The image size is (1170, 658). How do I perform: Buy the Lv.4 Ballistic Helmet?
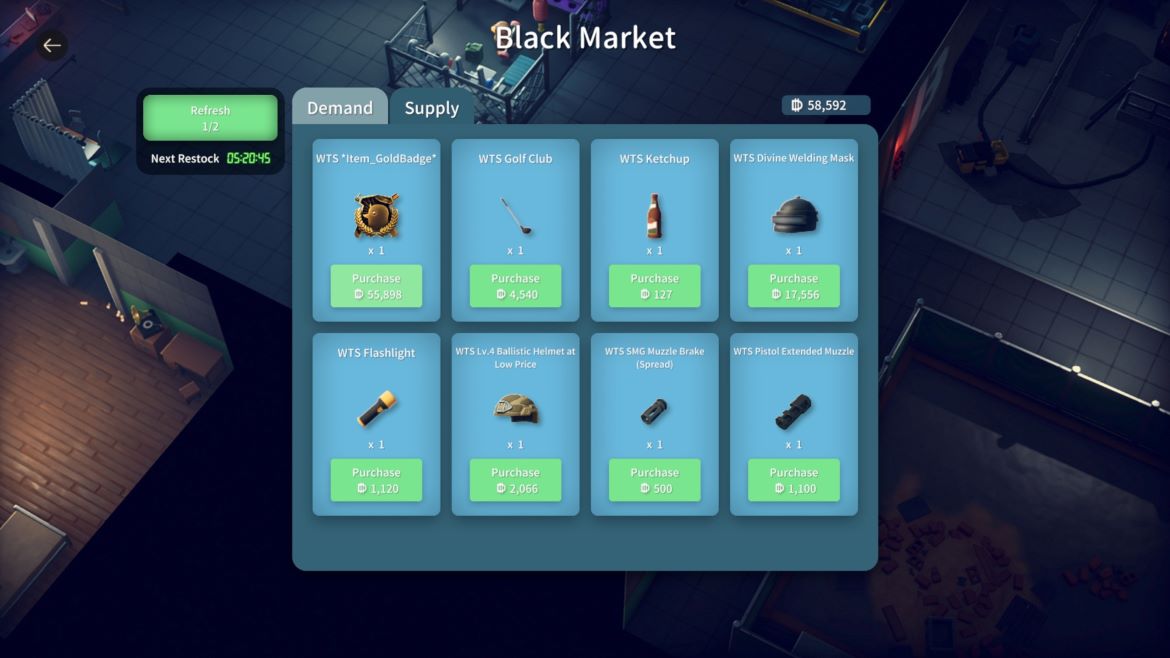coord(515,480)
